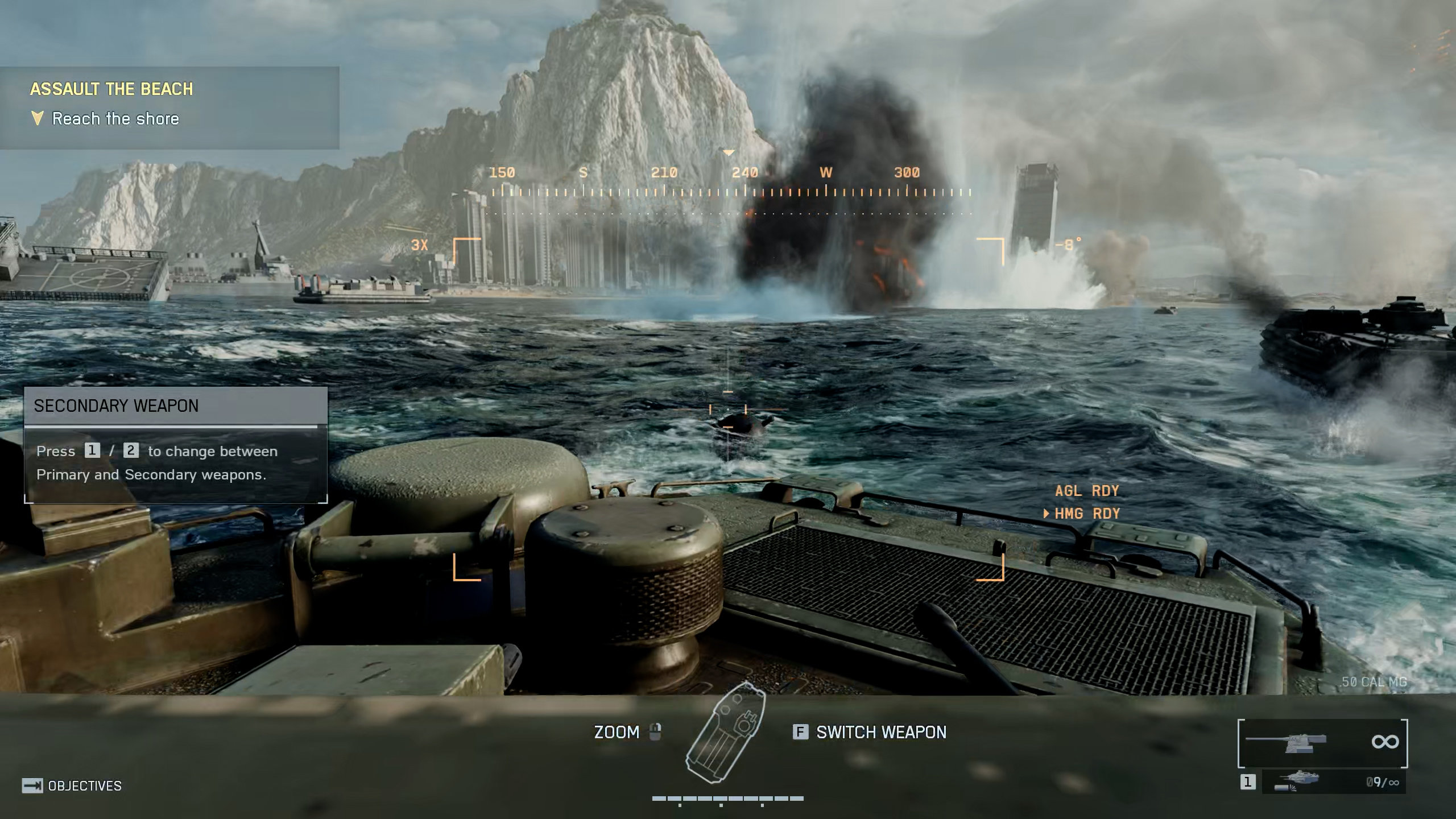Click the compass heading strip
The height and width of the screenshot is (819, 1456).
click(x=731, y=182)
